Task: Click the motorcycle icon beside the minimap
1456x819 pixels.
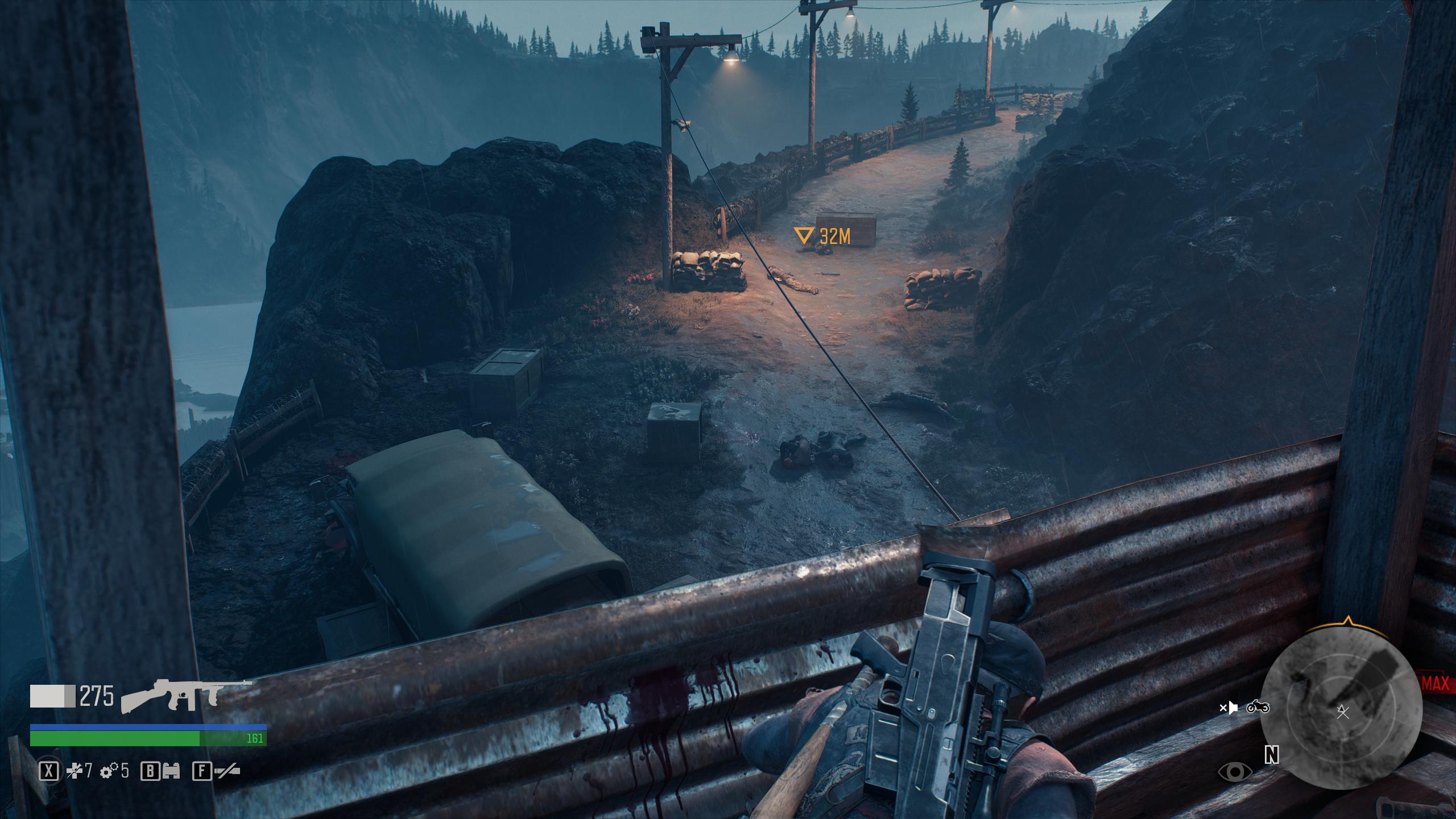Action: (x=1258, y=707)
